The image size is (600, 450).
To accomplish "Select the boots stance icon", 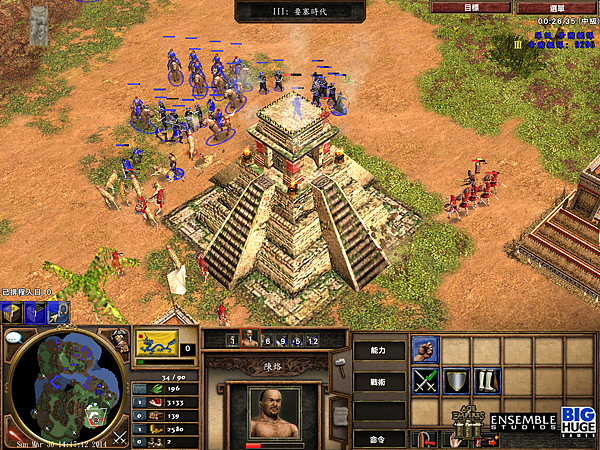I will (487, 381).
